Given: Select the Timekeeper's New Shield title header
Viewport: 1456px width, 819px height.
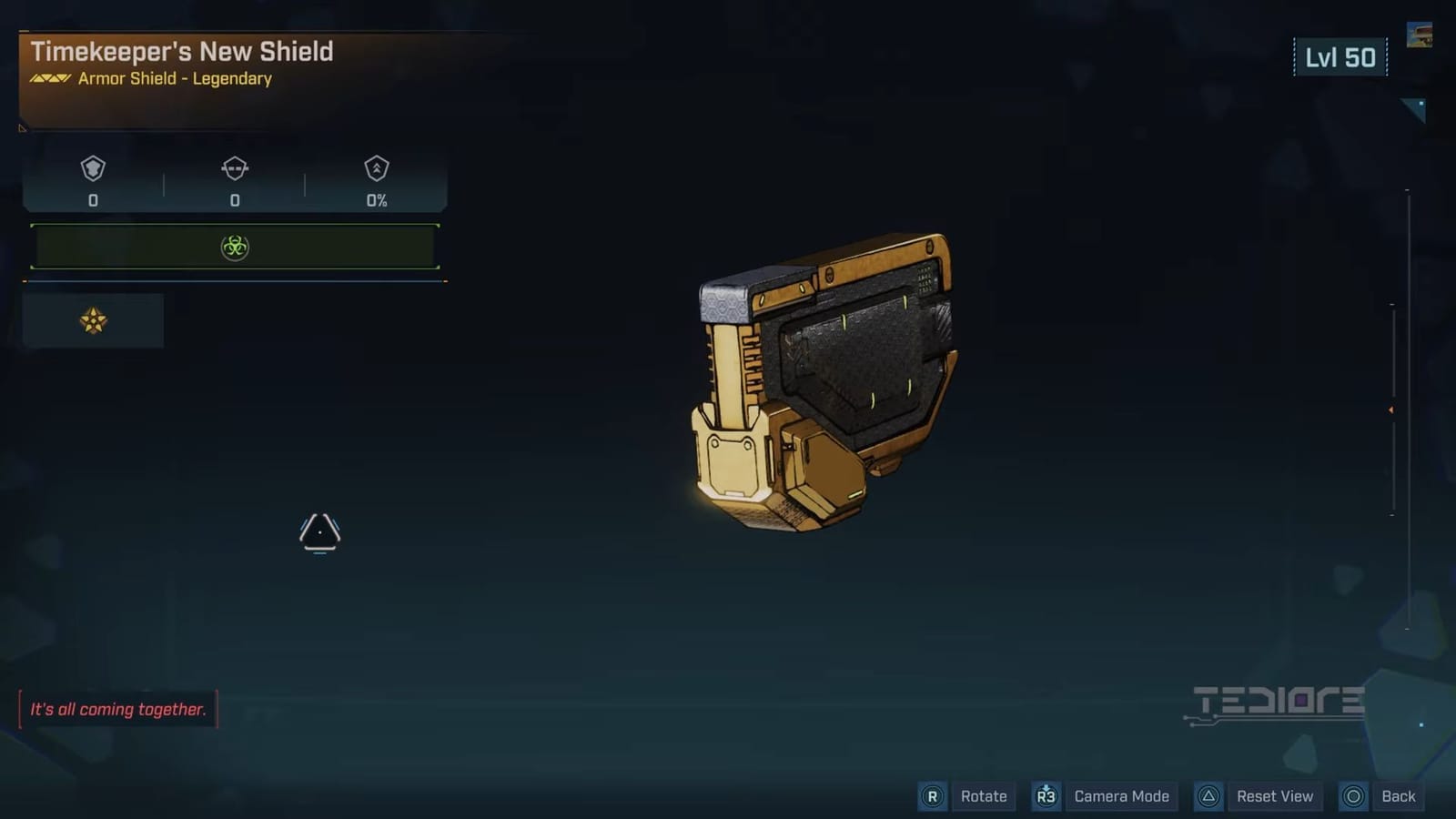Looking at the screenshot, I should (x=181, y=52).
